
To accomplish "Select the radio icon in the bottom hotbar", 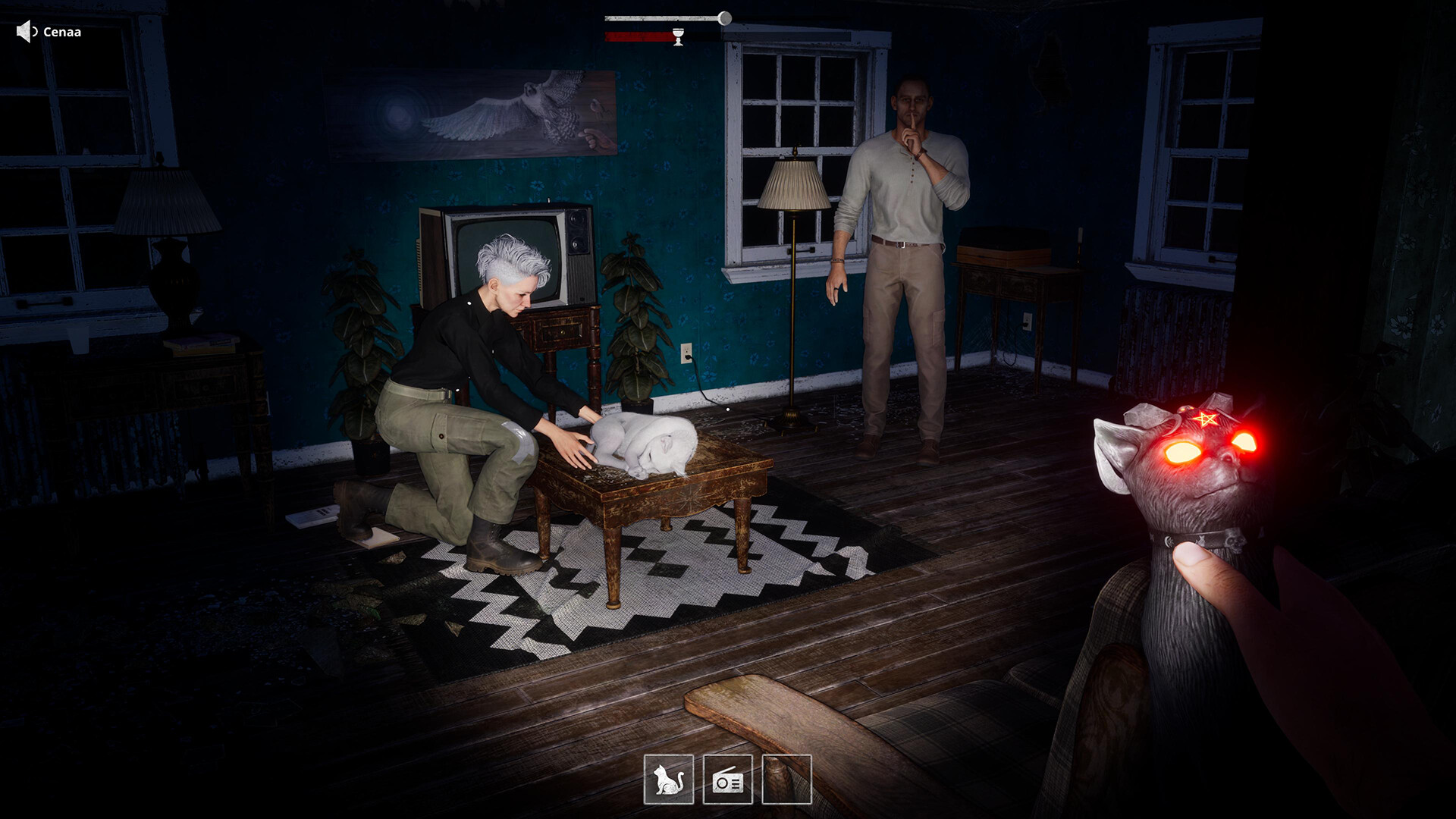I will pyautogui.click(x=727, y=780).
